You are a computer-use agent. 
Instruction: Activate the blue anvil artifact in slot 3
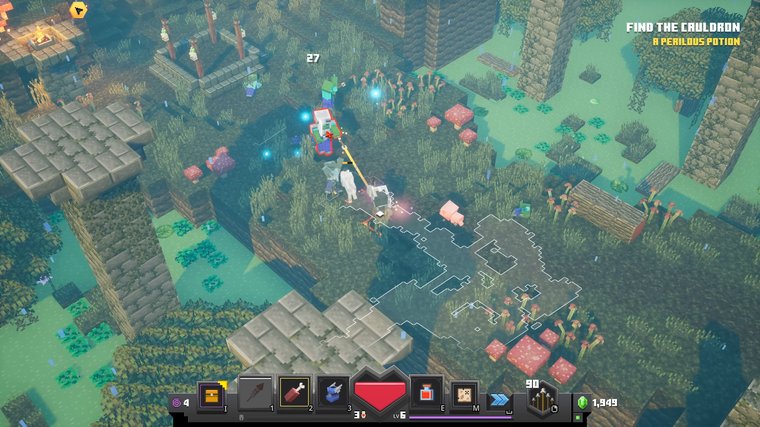333,394
